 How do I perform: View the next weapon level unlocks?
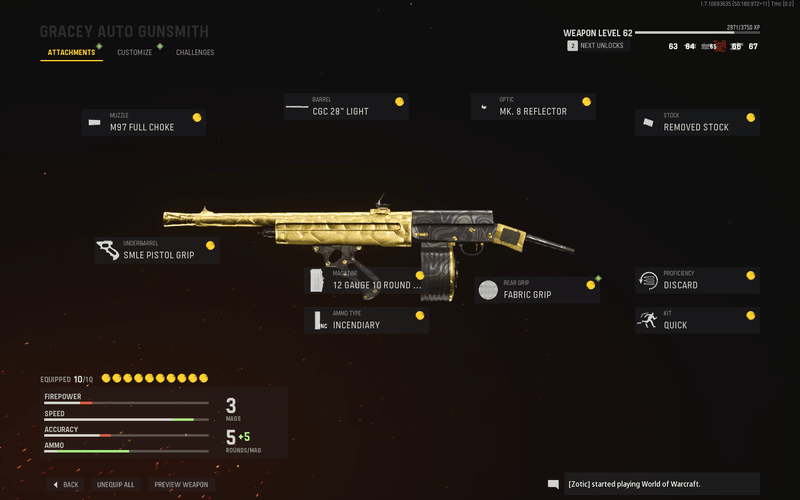(597, 46)
